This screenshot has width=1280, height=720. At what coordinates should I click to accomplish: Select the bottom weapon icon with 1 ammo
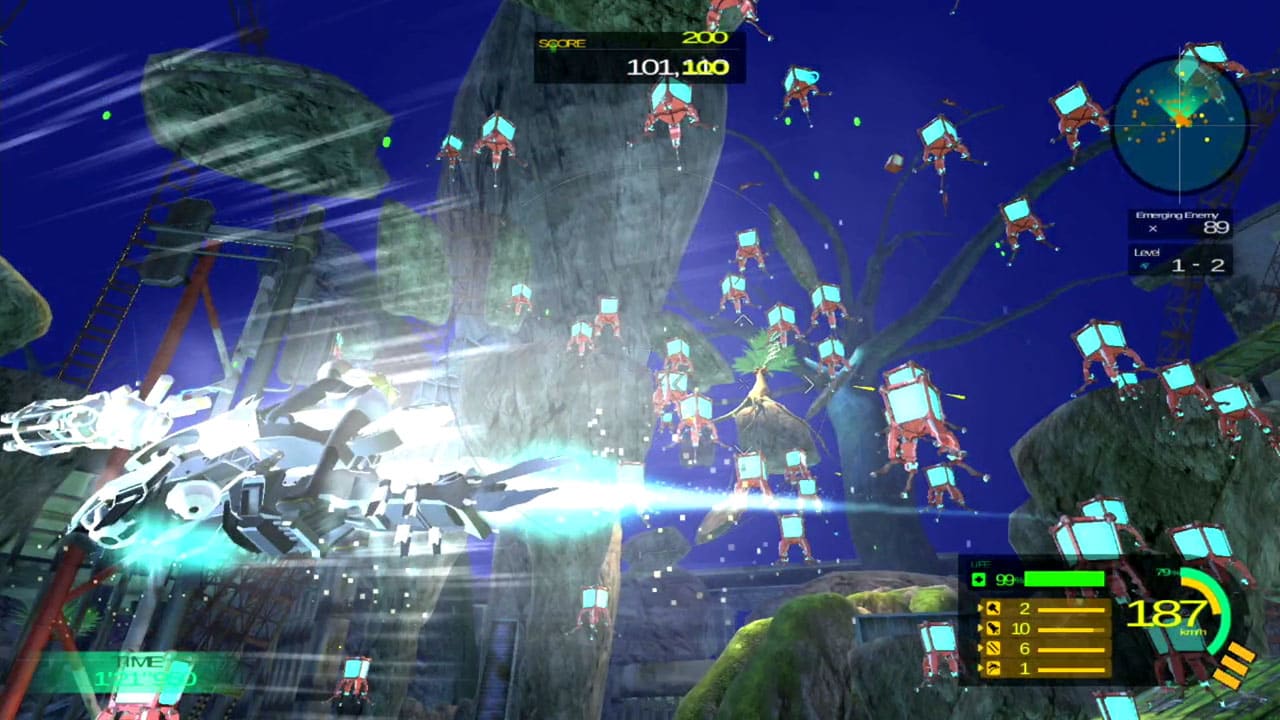[x=993, y=667]
